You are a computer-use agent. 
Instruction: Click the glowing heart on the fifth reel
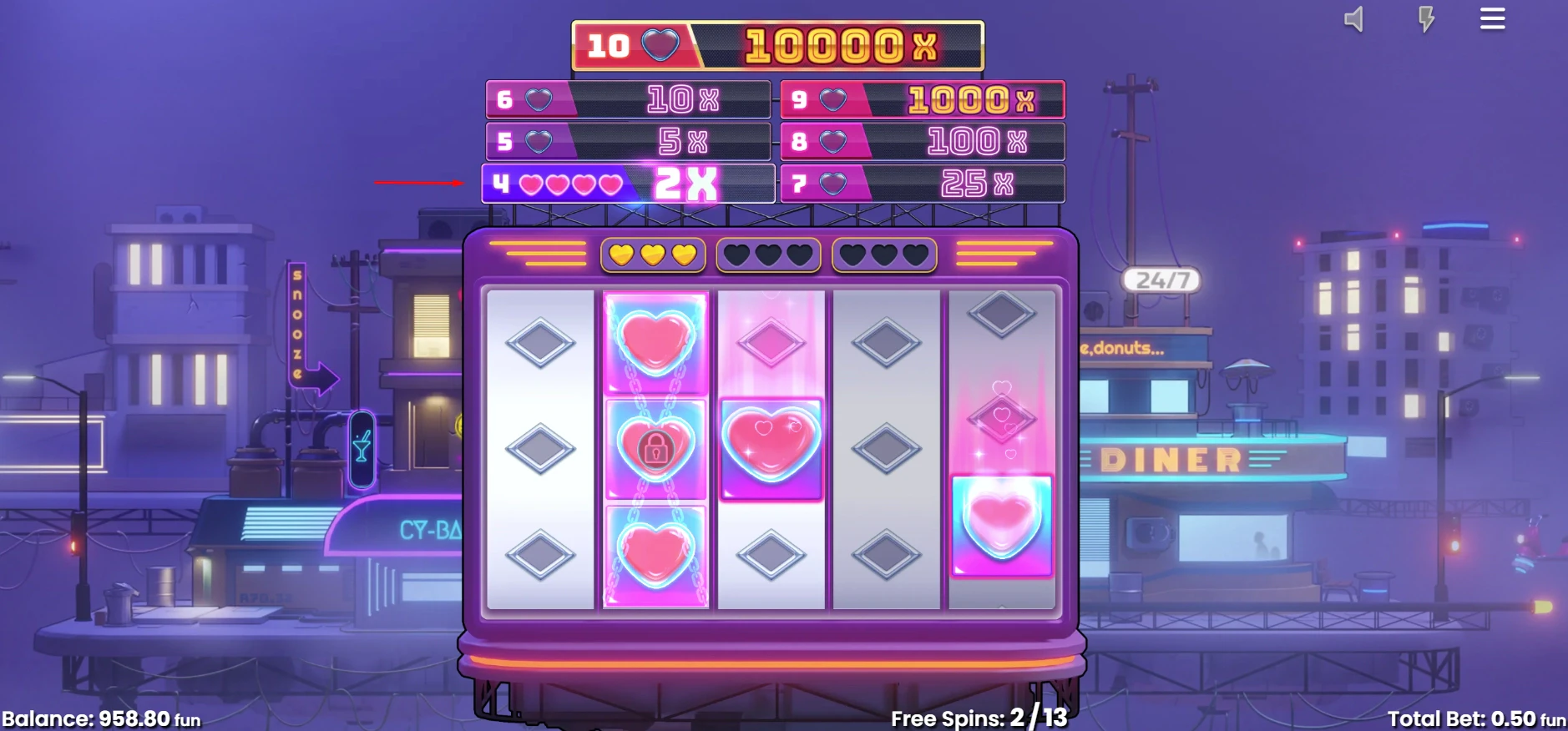1001,524
